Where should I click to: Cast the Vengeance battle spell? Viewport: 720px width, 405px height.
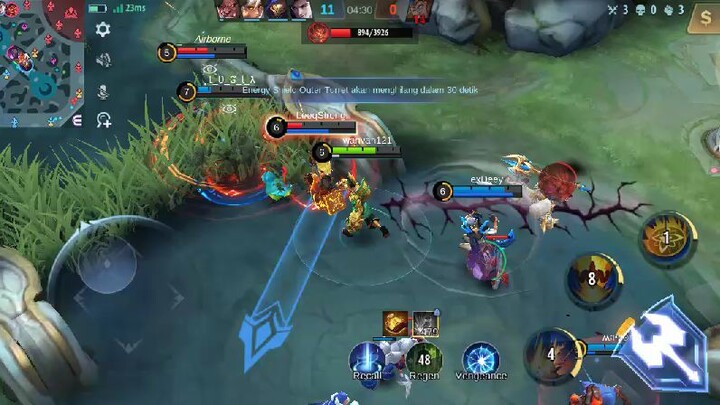pos(481,358)
